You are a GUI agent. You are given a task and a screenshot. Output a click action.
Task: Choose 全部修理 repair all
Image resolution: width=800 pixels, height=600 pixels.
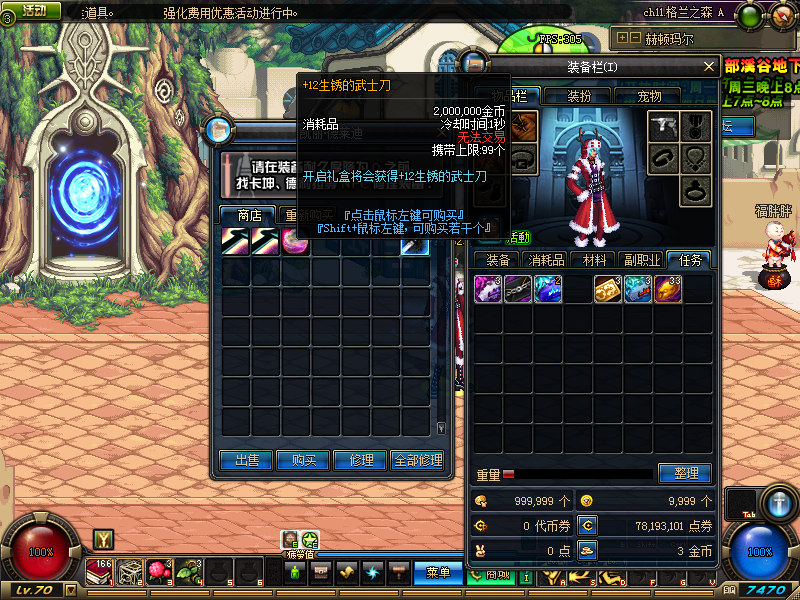418,460
